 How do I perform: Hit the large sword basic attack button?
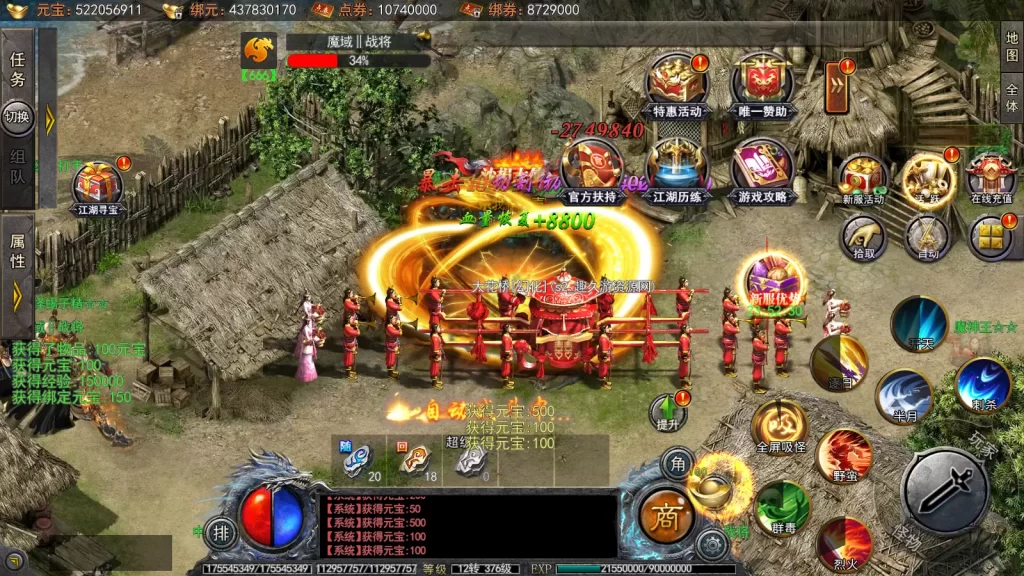click(944, 490)
